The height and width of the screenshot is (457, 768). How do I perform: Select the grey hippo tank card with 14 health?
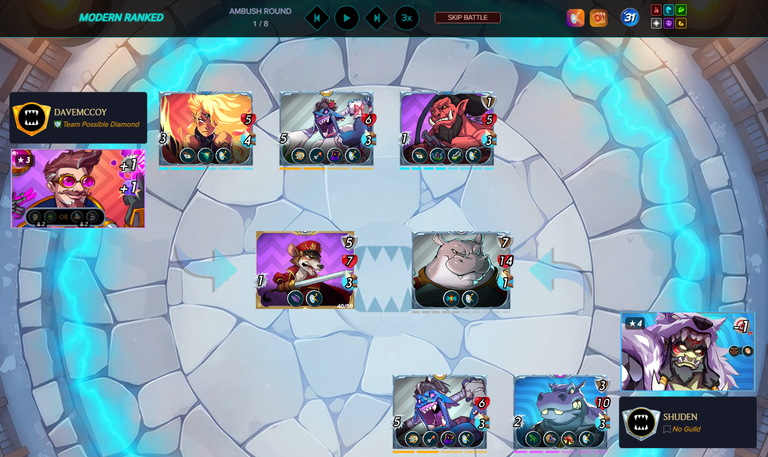(460, 269)
